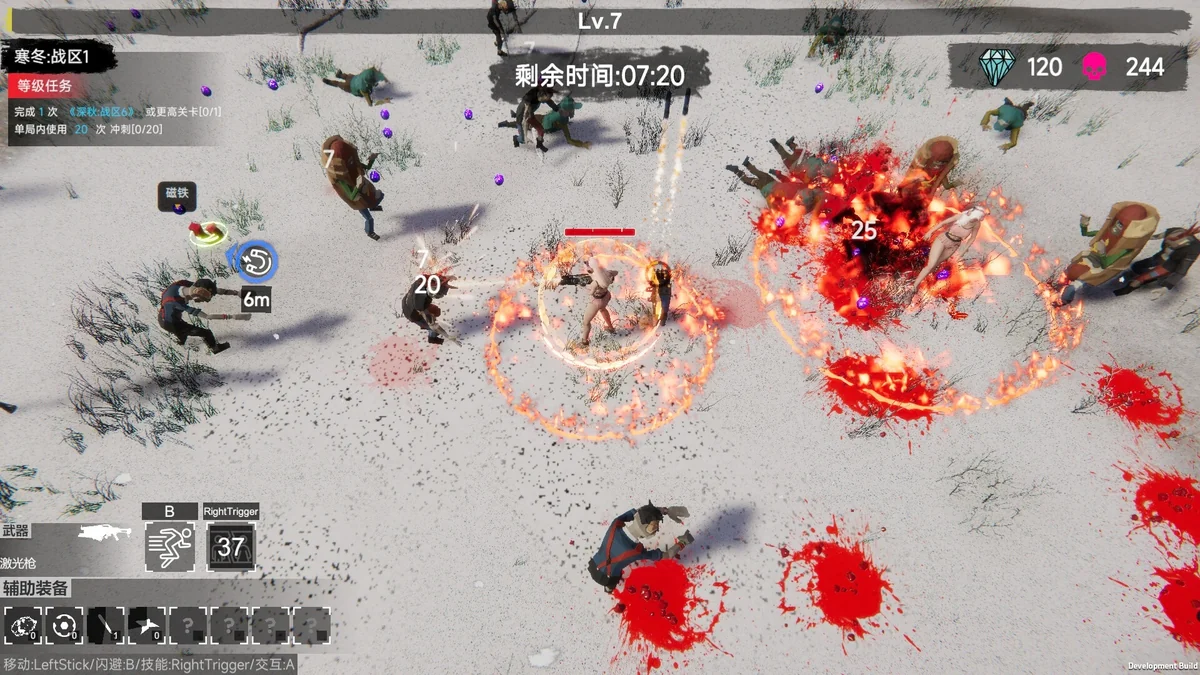Select the blade auxiliary slot with count 1
This screenshot has width=1200, height=675.
(x=106, y=626)
